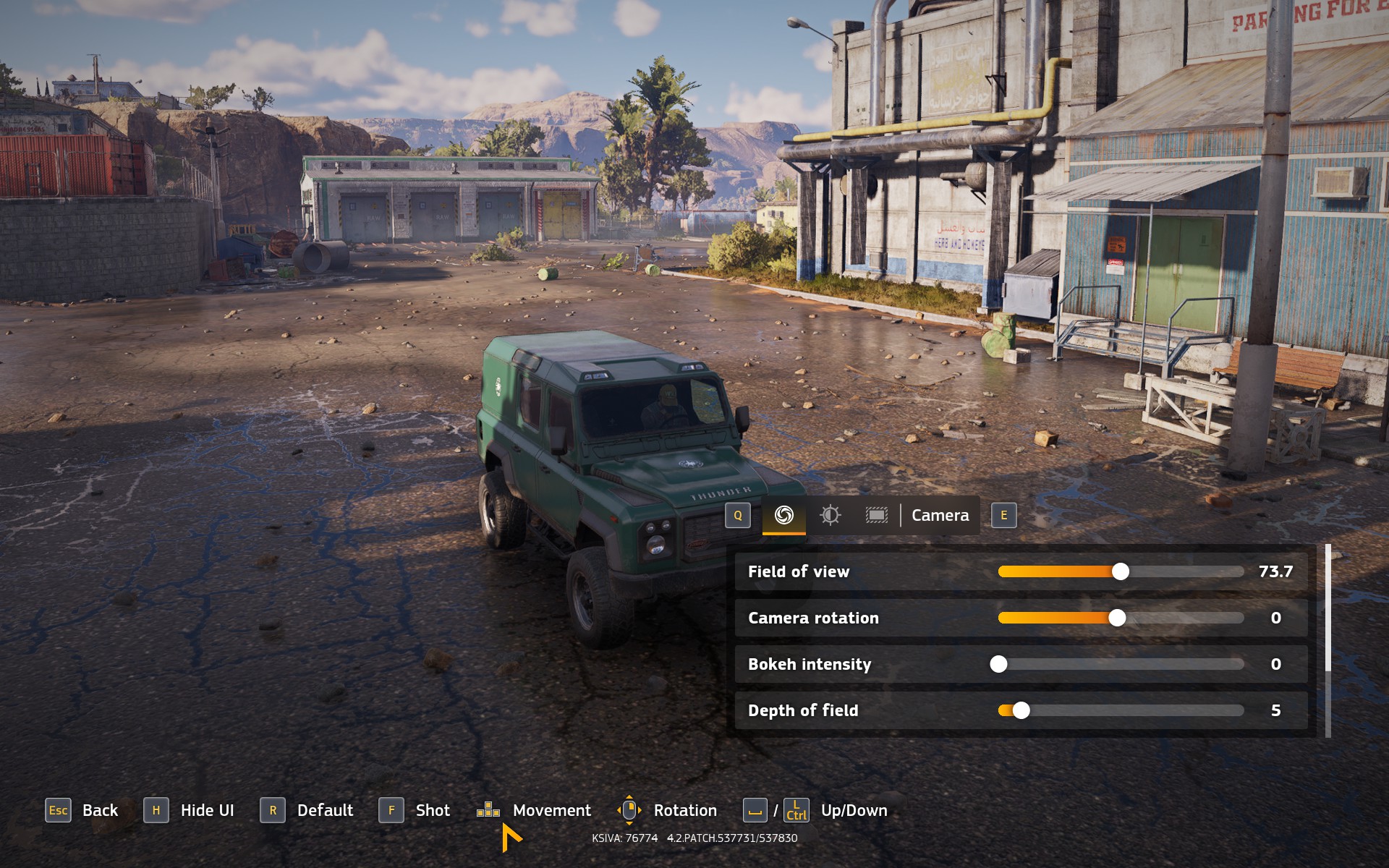Click the Esc key icon next to Back
The height and width of the screenshot is (868, 1389).
click(59, 811)
